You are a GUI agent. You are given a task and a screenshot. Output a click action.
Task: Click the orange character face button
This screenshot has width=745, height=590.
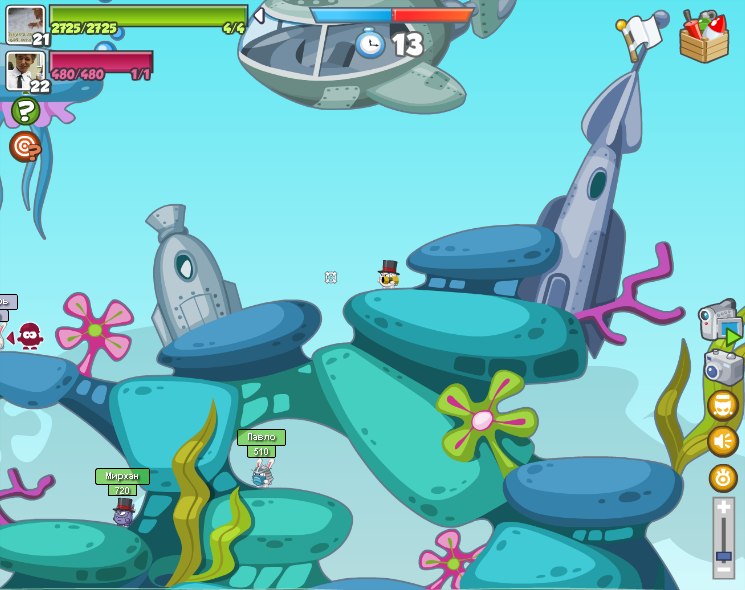(x=722, y=405)
